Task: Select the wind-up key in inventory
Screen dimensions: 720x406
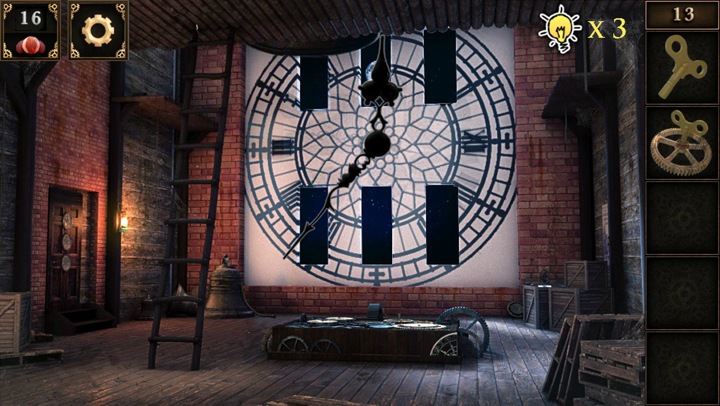Action: click(x=681, y=67)
